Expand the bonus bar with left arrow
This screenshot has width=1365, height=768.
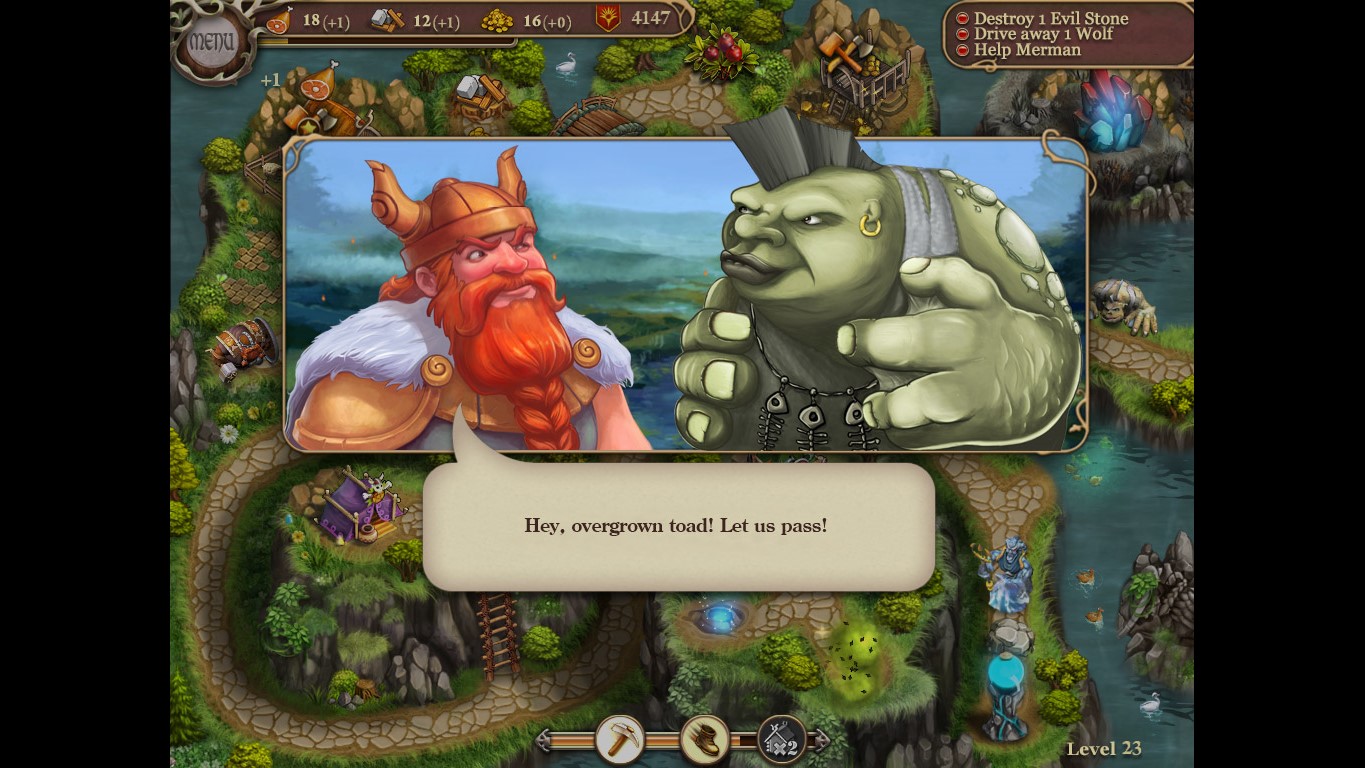click(545, 738)
